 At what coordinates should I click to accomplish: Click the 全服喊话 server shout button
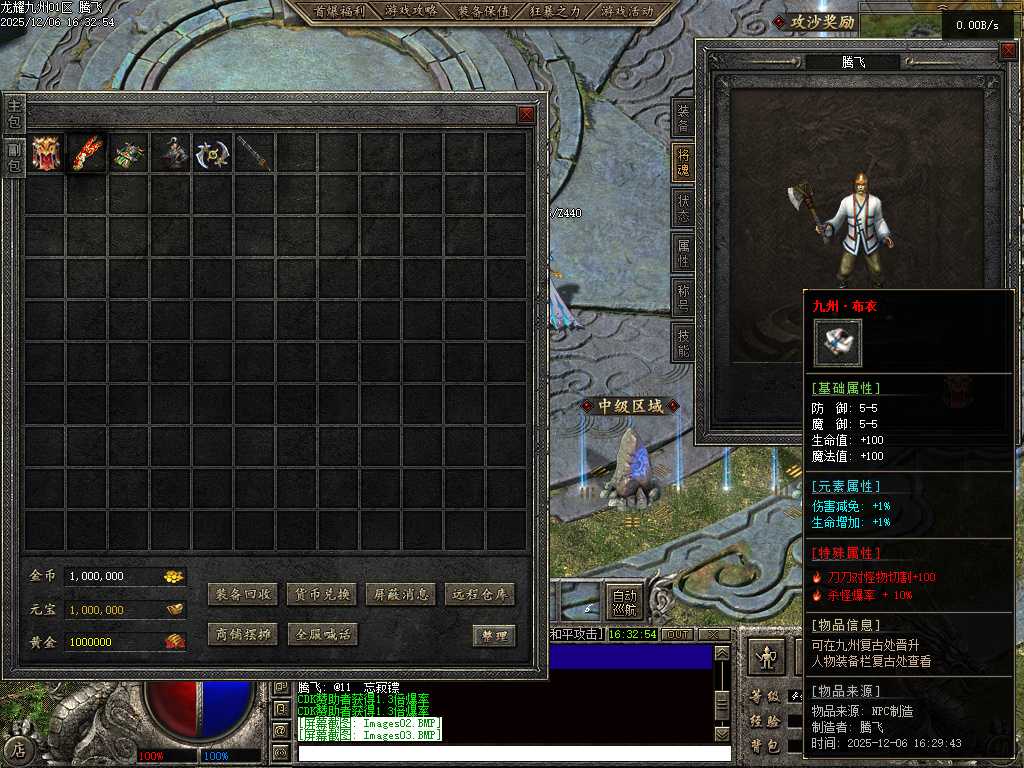(323, 634)
